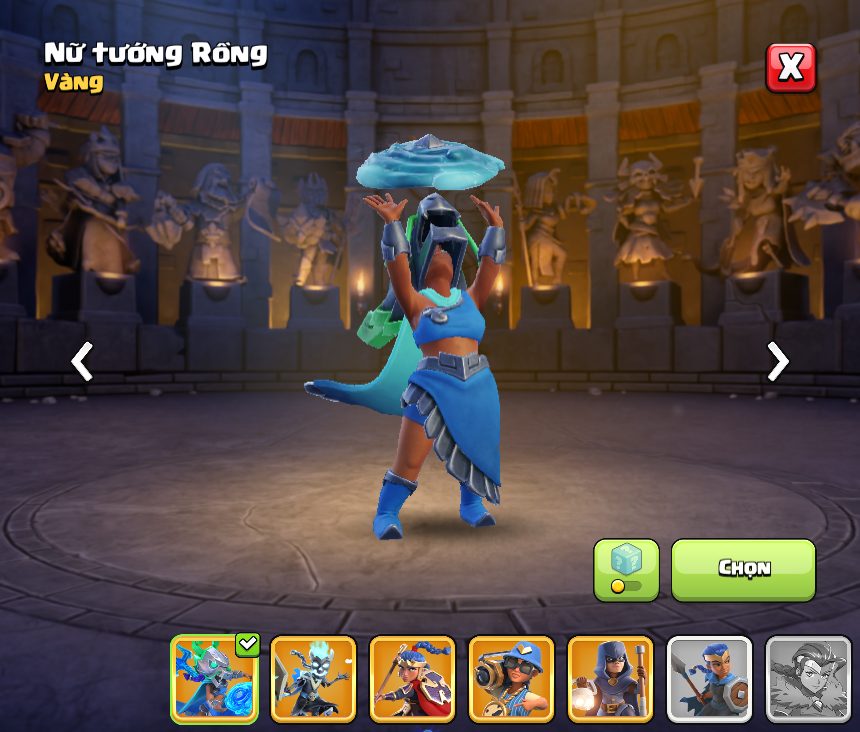860x732 pixels.
Task: Select the silver-framed spear and shield skin
Action: [x=709, y=679]
